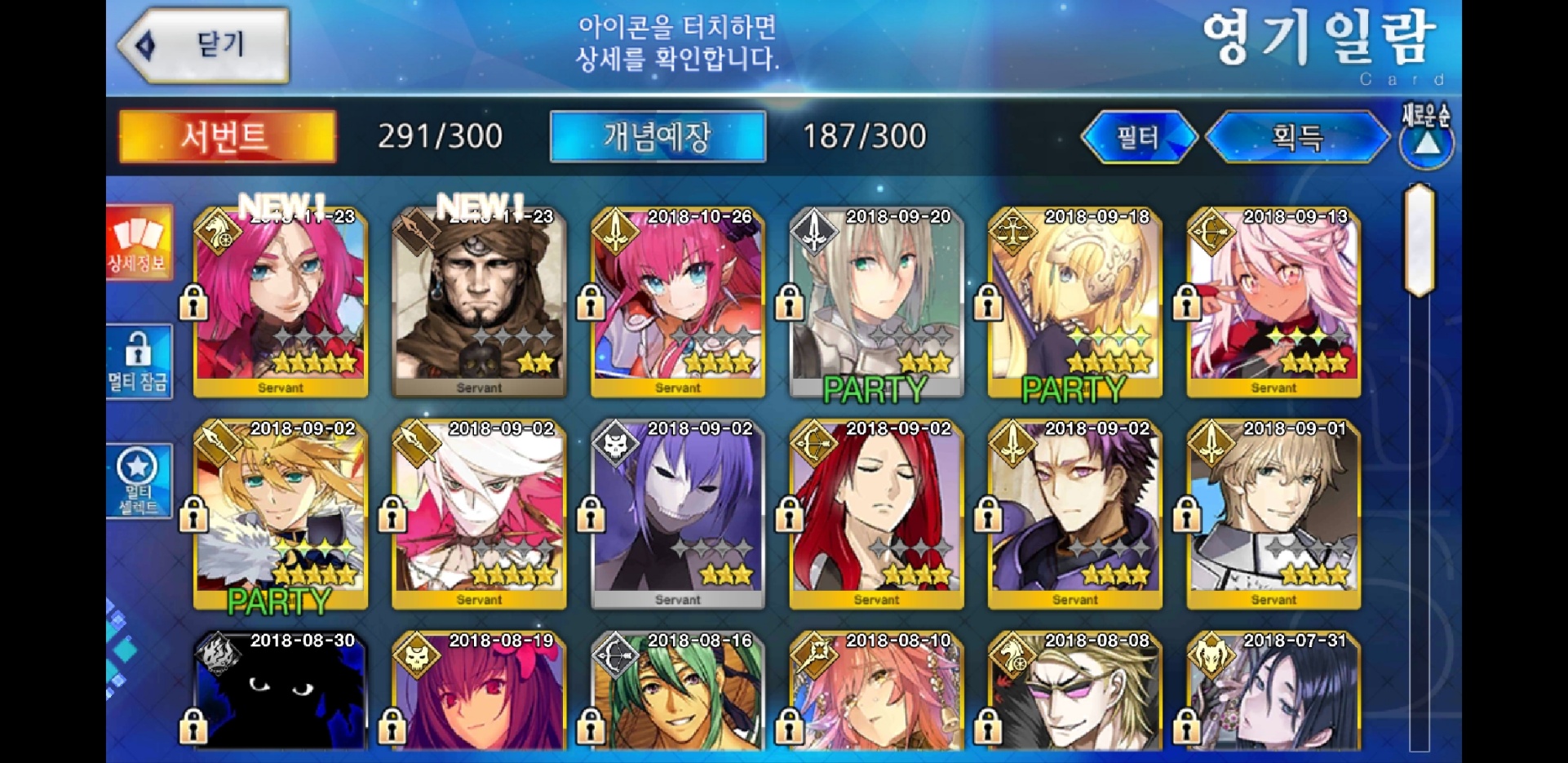Activate 멀티 셀렉트 multi-select mode
Viewport: 1568px width, 763px height.
pos(139,481)
